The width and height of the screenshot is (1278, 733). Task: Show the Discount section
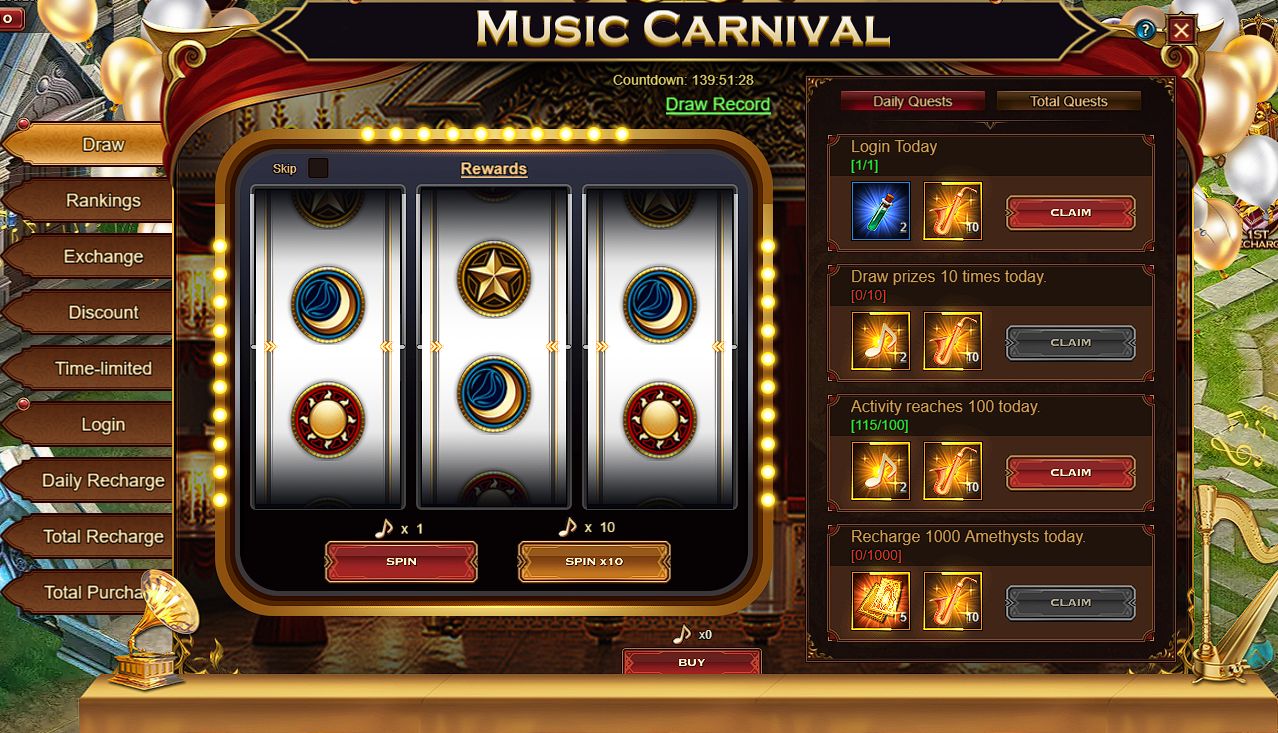click(x=103, y=312)
